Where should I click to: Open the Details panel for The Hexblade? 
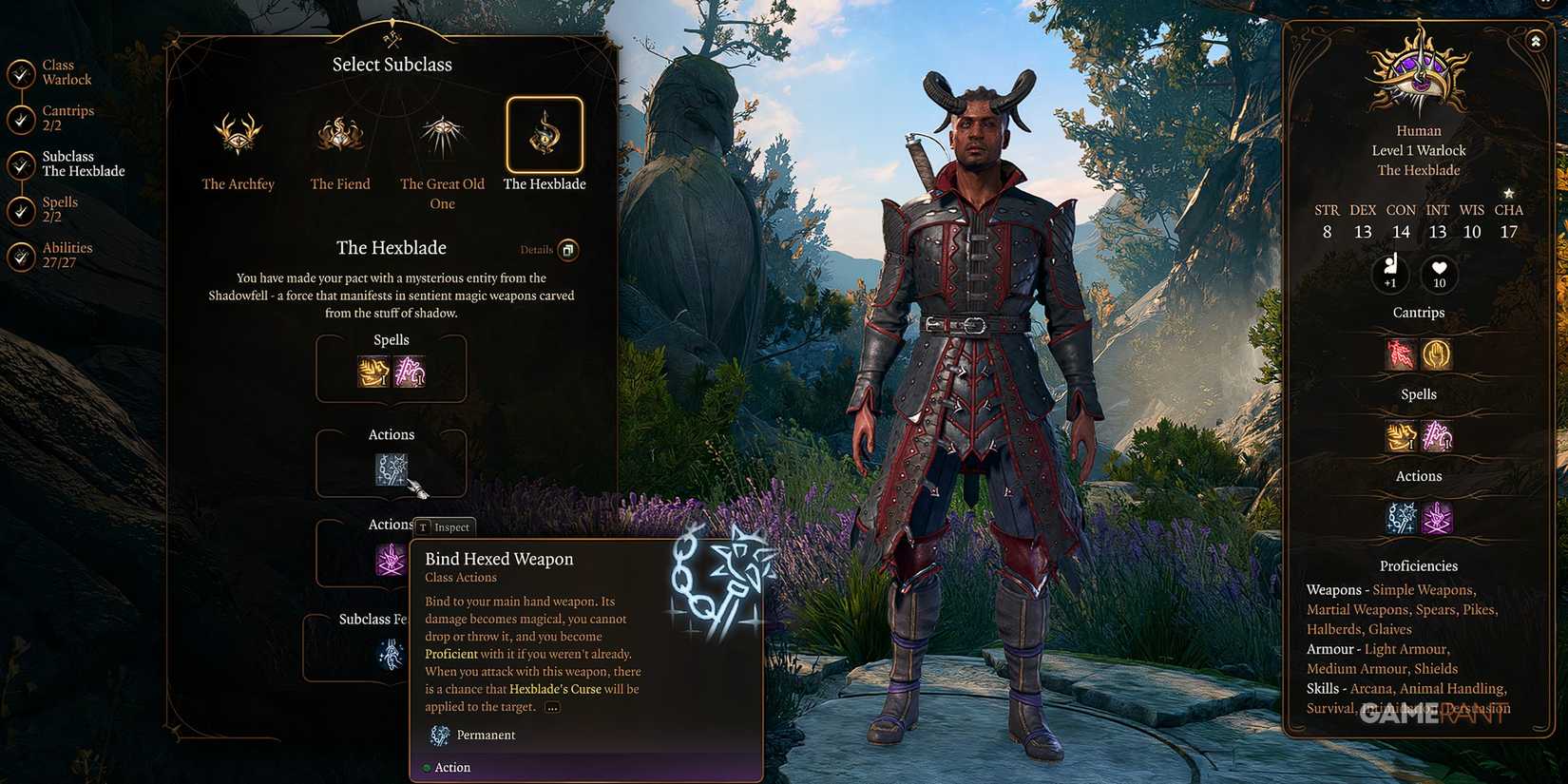(567, 249)
